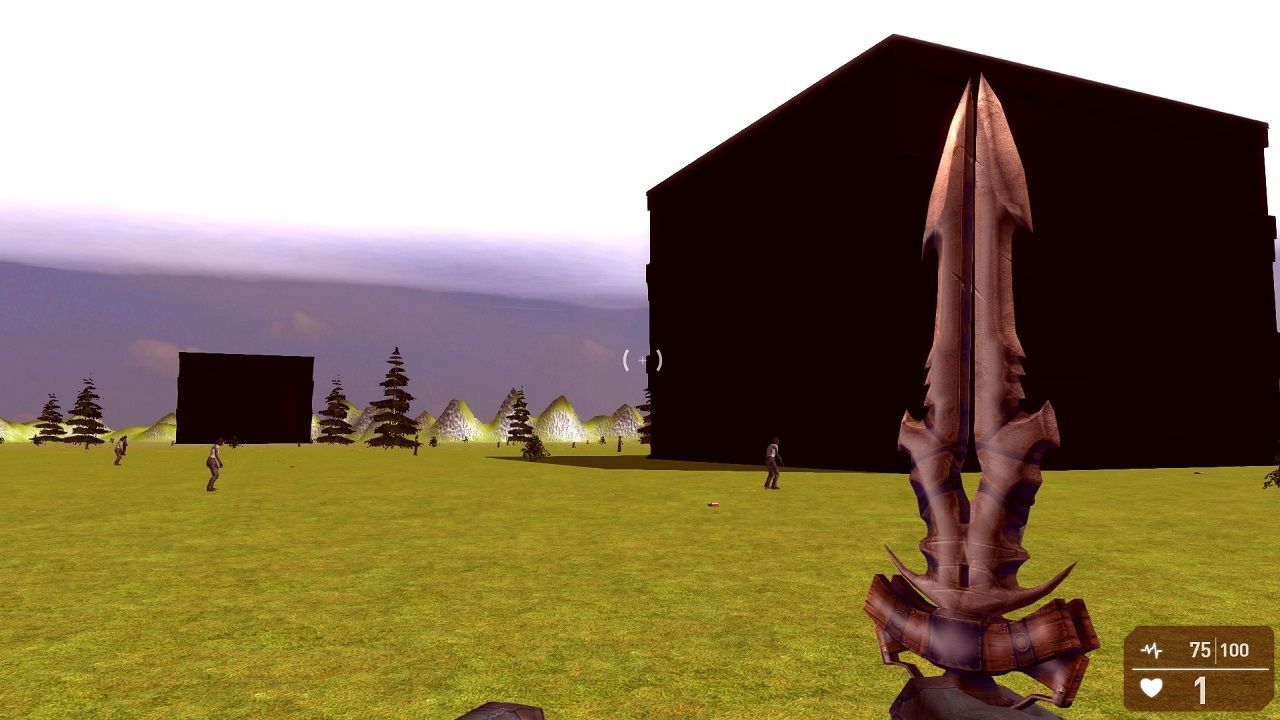Viewport: 1280px width, 720px height.
Task: Select the heart lives icon in the HUD
Action: 1152,688
